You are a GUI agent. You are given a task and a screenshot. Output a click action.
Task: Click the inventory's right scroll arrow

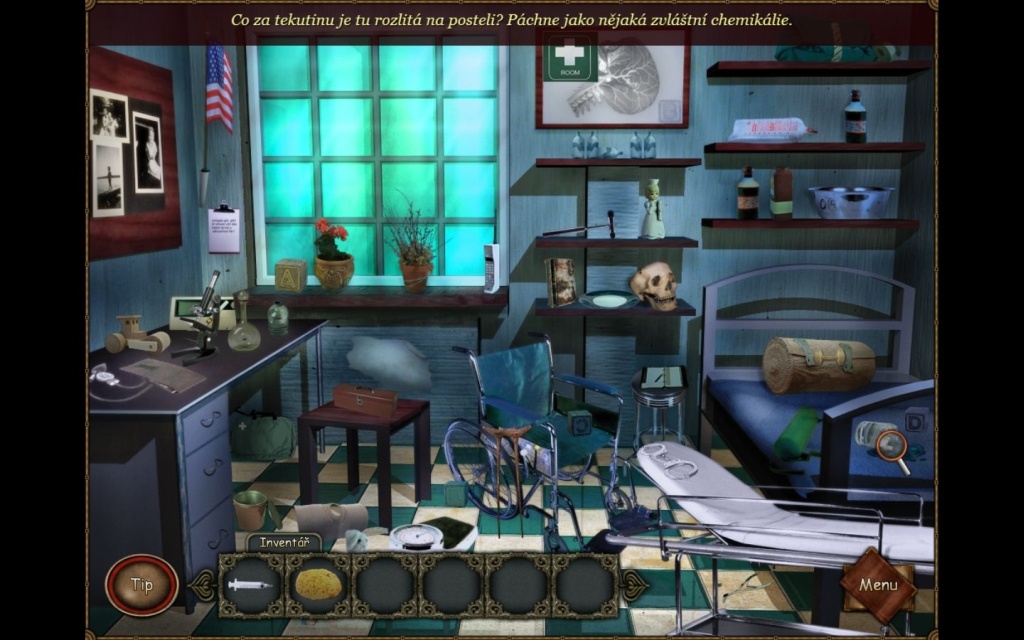pos(634,586)
